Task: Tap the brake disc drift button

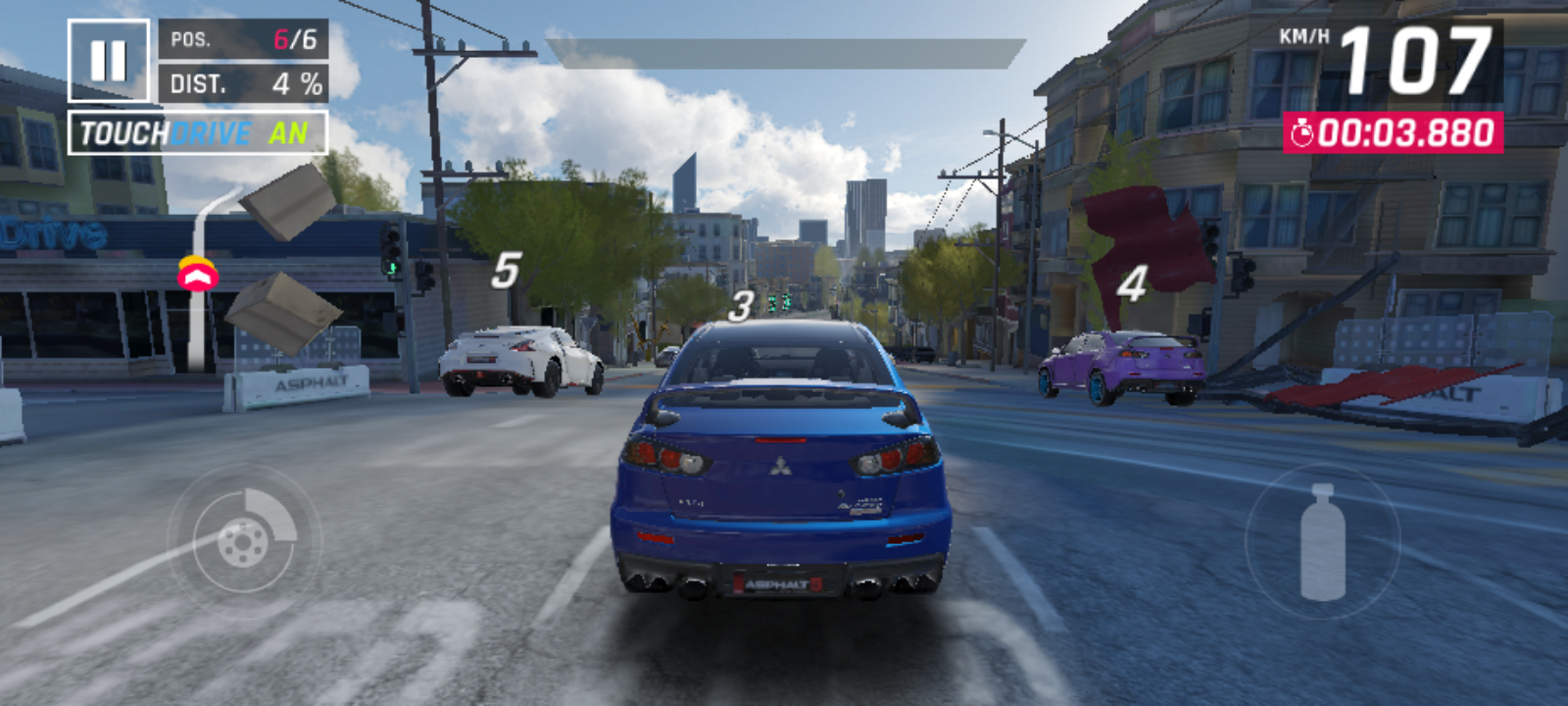Action: point(244,538)
